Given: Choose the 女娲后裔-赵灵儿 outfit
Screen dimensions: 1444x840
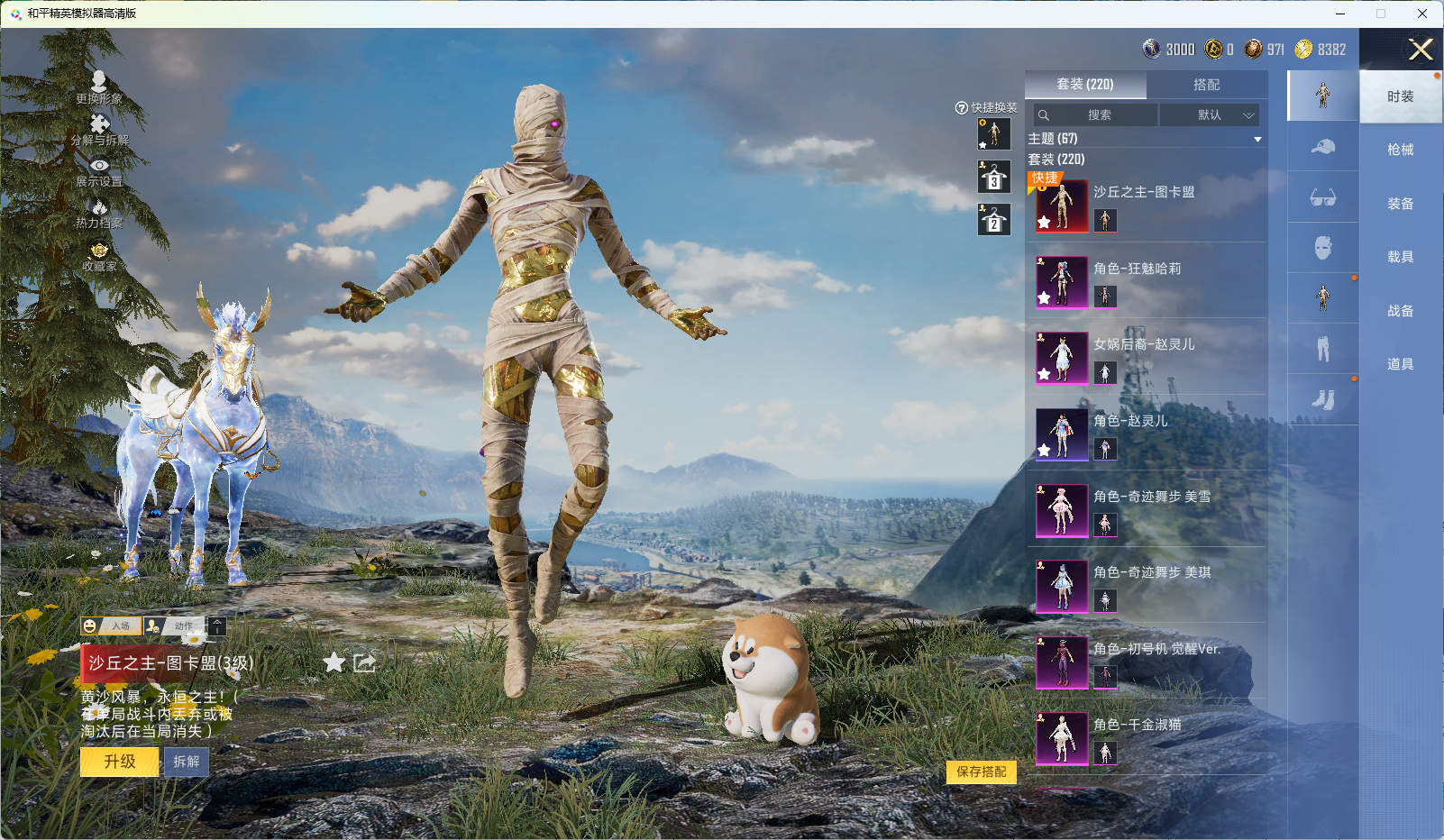Looking at the screenshot, I should point(1144,344).
